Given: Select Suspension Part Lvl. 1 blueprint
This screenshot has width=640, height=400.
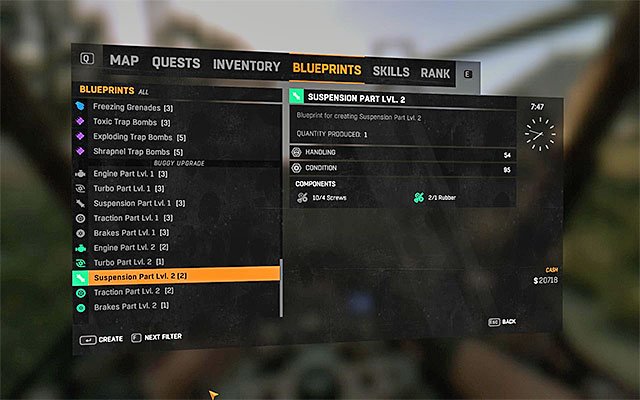Looking at the screenshot, I should pos(138,203).
